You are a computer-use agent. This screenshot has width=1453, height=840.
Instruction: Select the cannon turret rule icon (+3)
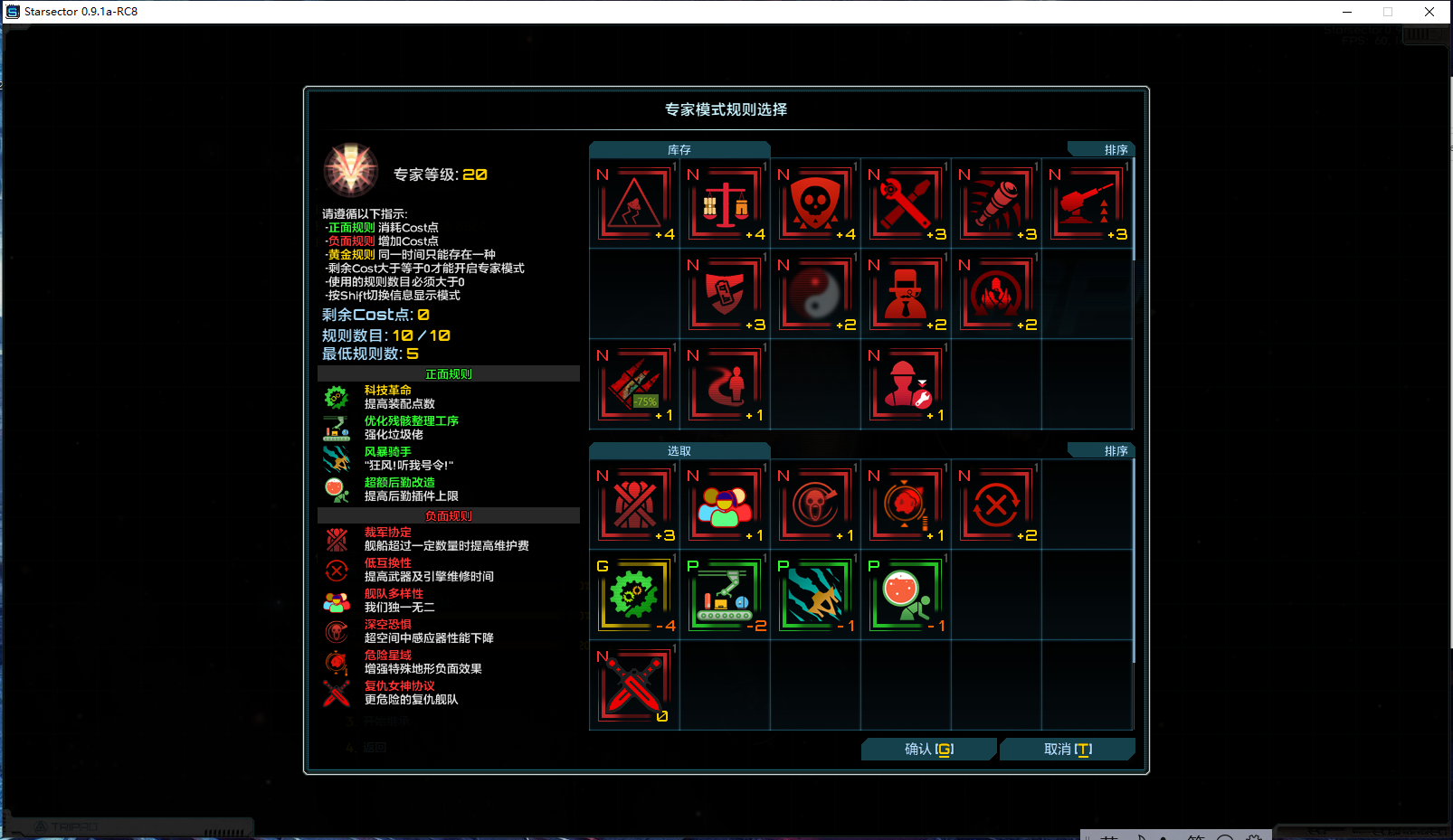point(1087,202)
